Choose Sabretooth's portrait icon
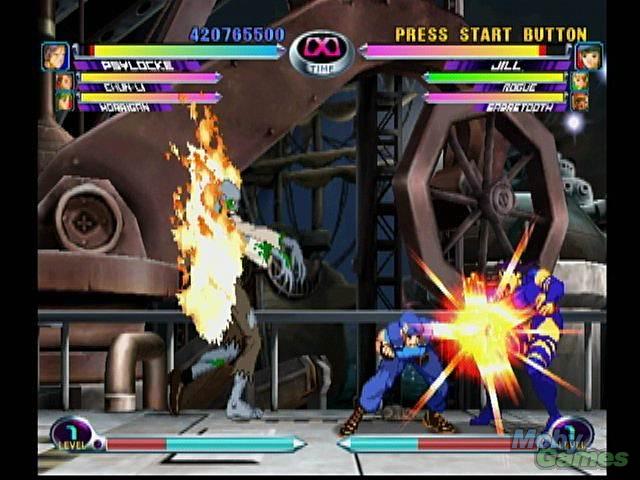Screen dimensions: 640x480 (x=579, y=100)
